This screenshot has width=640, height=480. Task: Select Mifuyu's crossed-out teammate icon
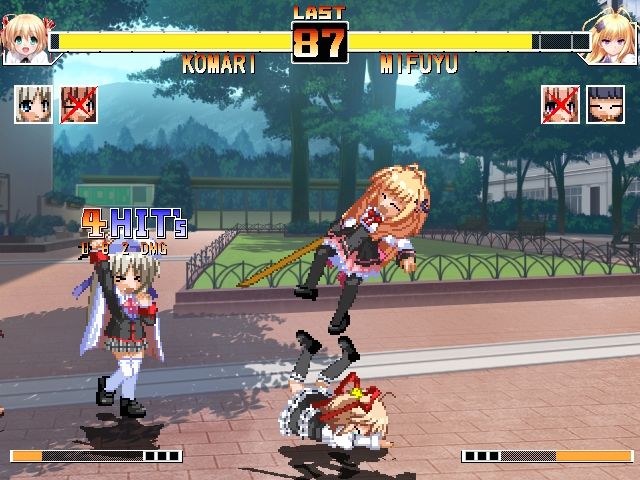(x=561, y=104)
